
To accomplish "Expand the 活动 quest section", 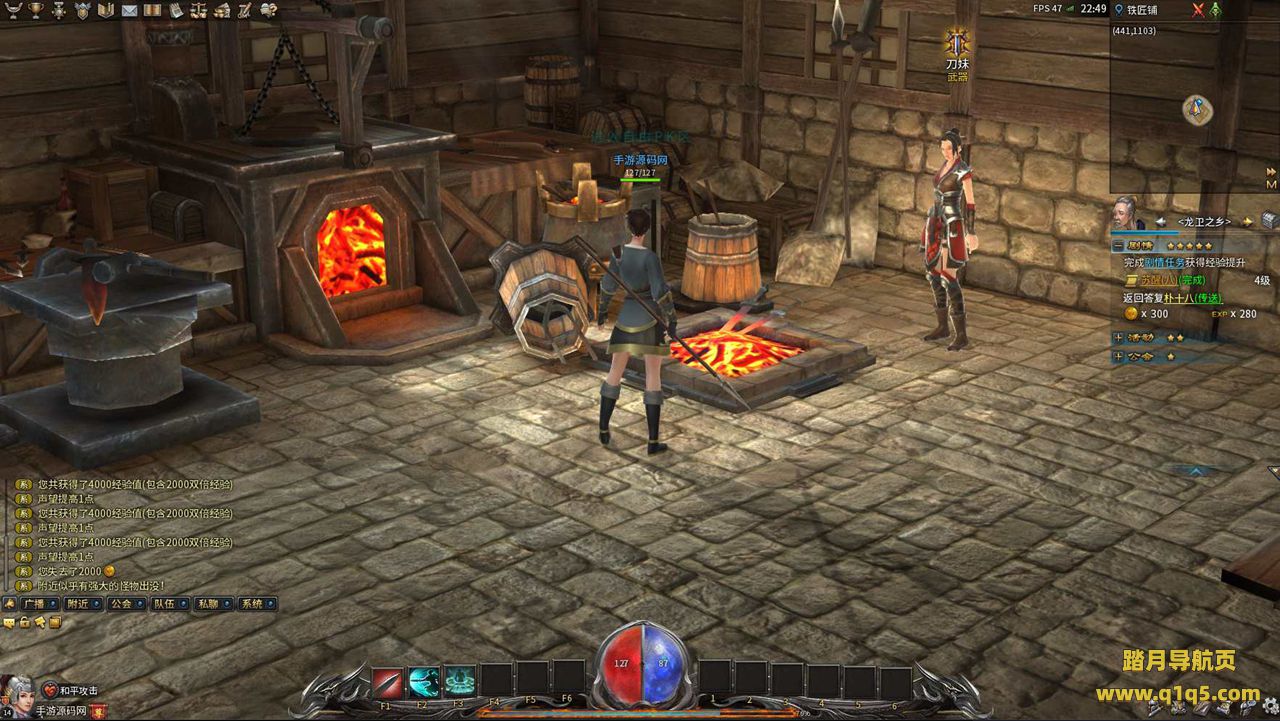I will [1118, 338].
